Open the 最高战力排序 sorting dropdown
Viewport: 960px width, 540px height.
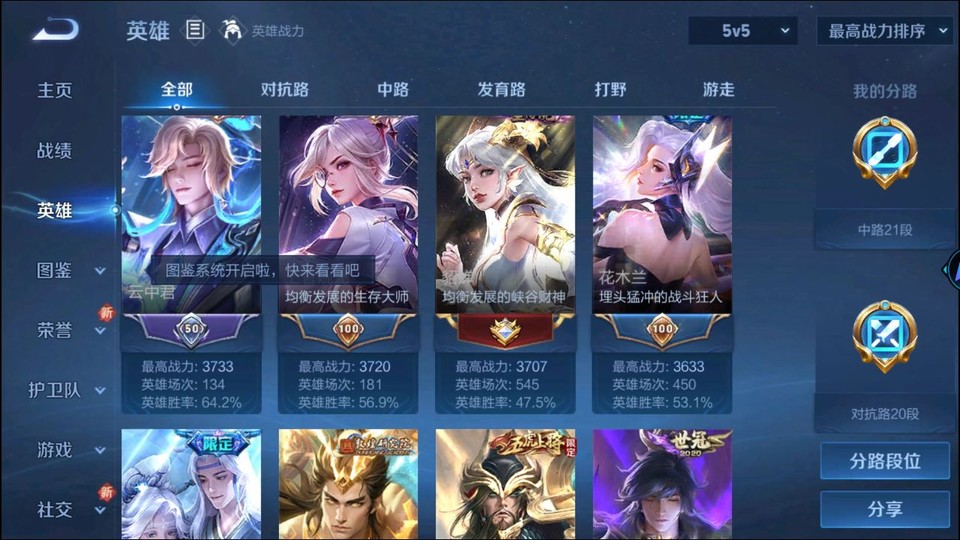(x=885, y=31)
